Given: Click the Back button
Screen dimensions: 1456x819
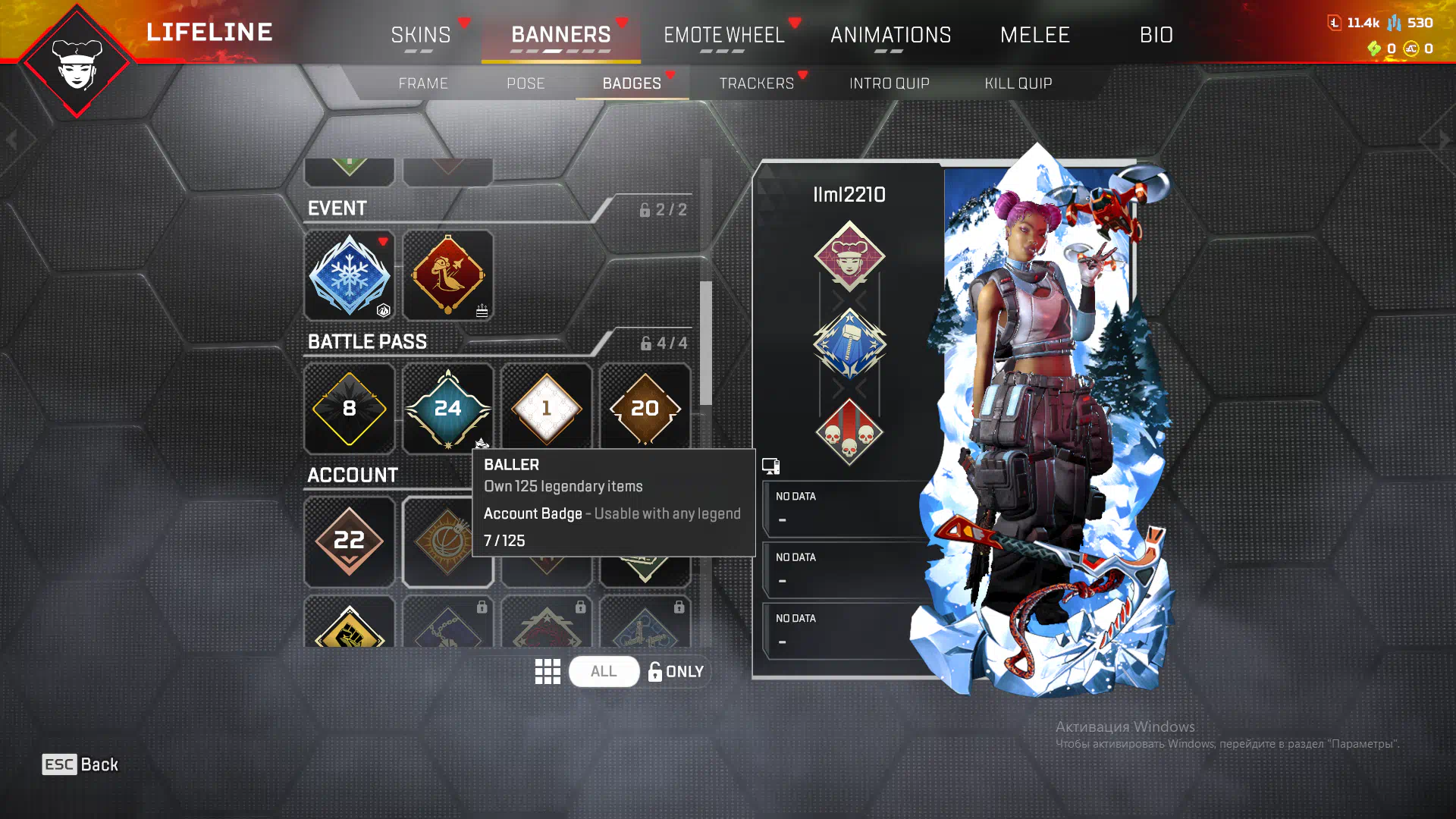Looking at the screenshot, I should tap(80, 764).
